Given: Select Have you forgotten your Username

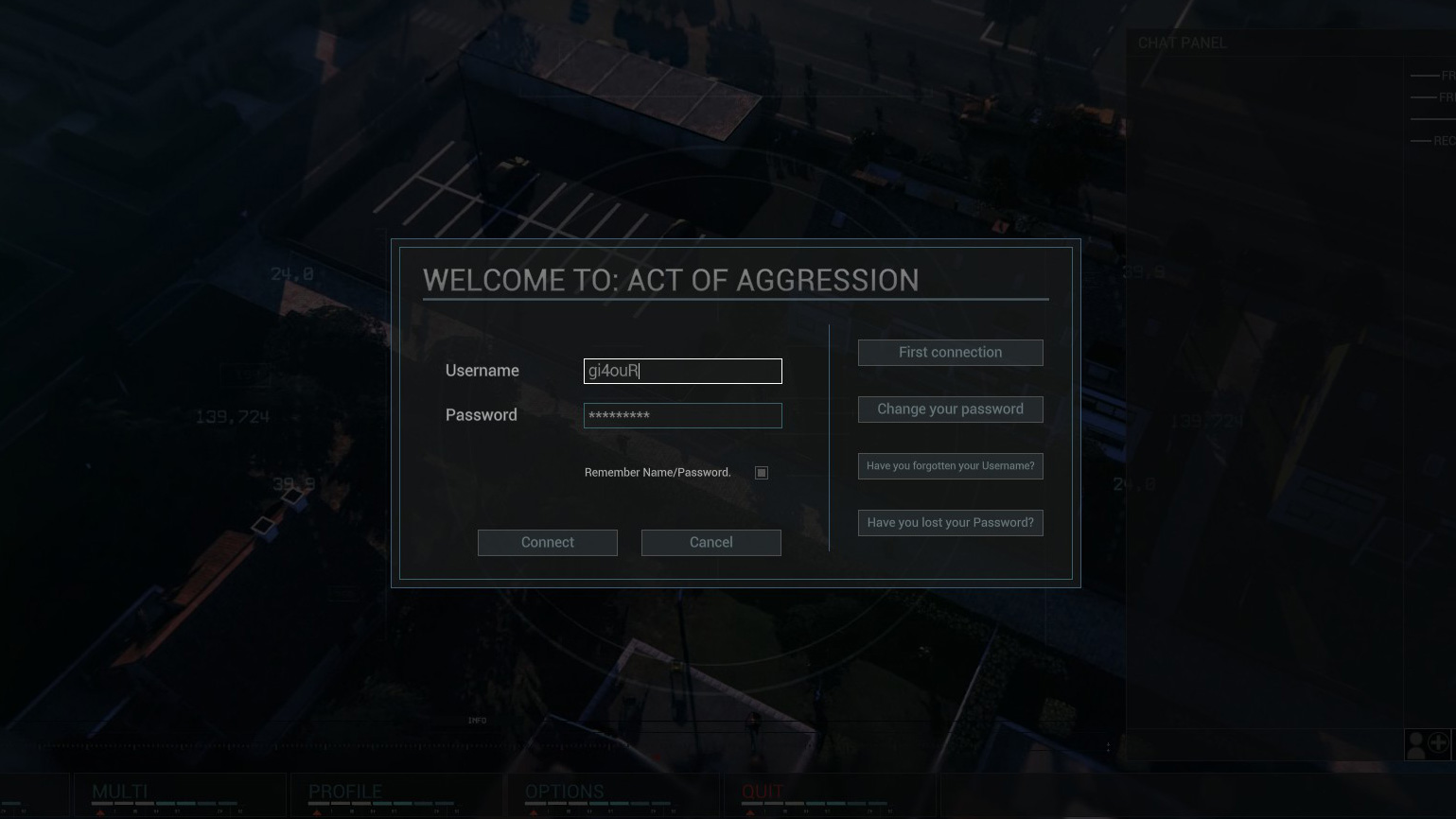Looking at the screenshot, I should [950, 465].
